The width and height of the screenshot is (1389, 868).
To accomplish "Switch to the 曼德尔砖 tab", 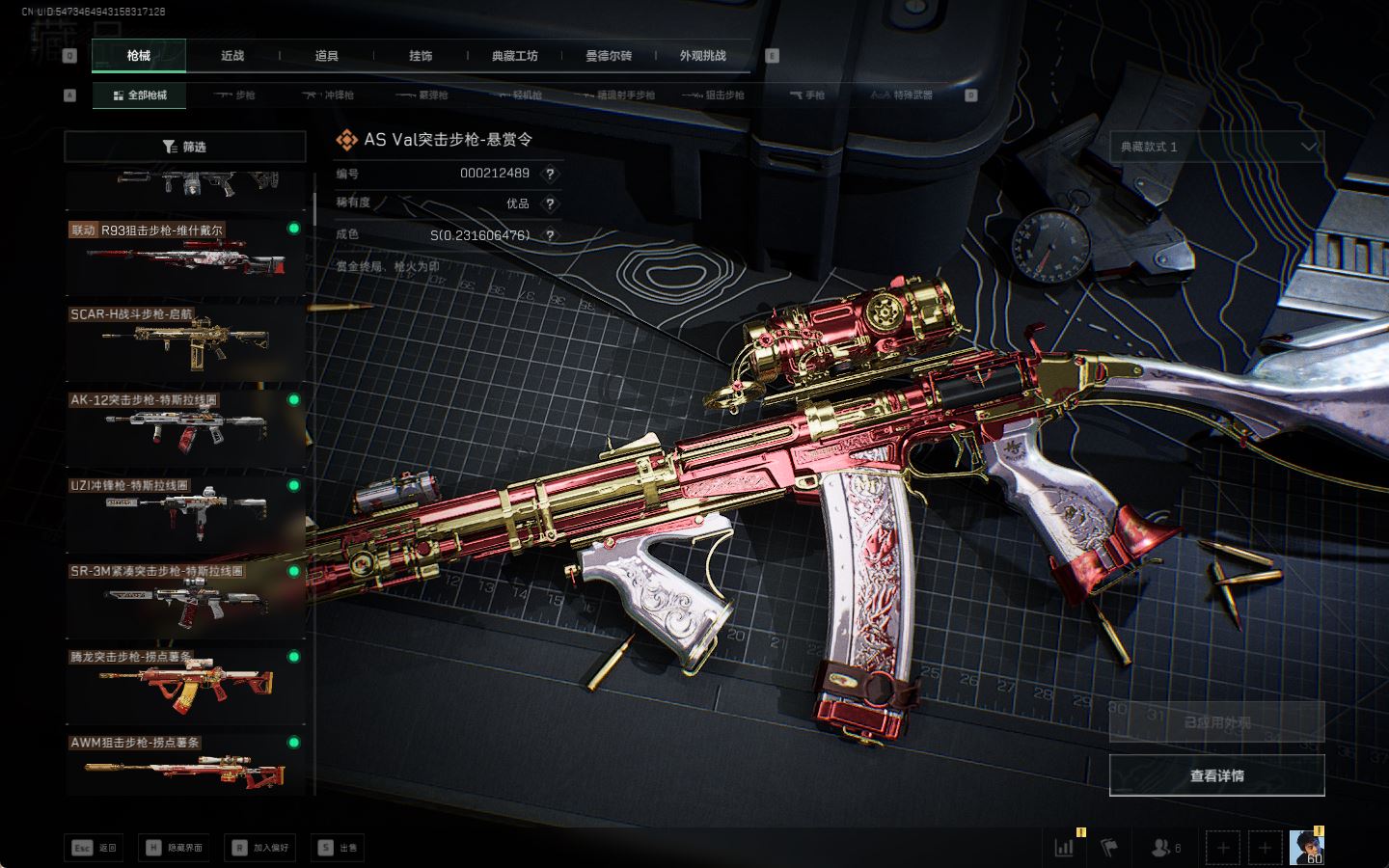I will tap(609, 56).
